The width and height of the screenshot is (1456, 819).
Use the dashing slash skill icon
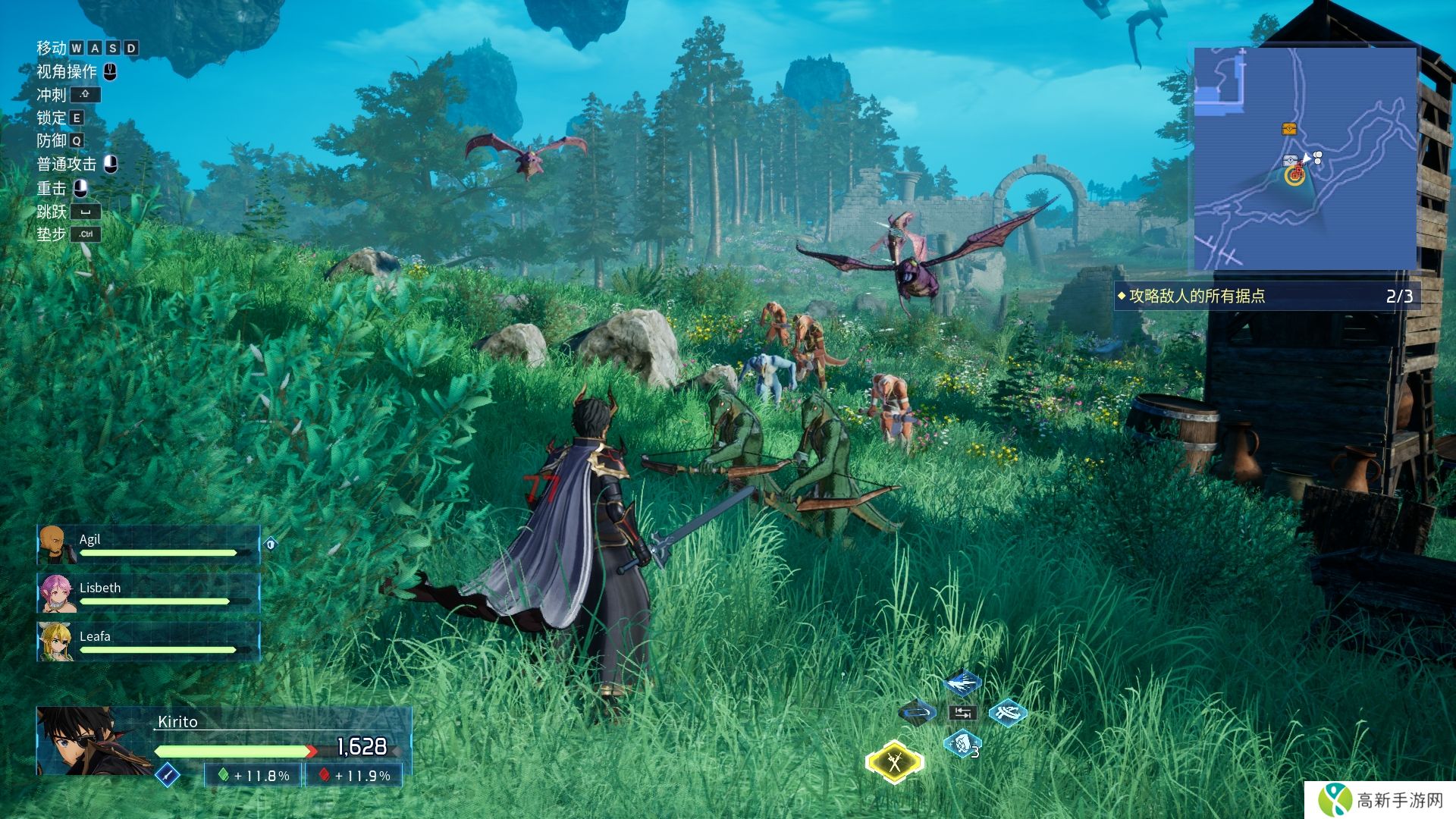(962, 683)
